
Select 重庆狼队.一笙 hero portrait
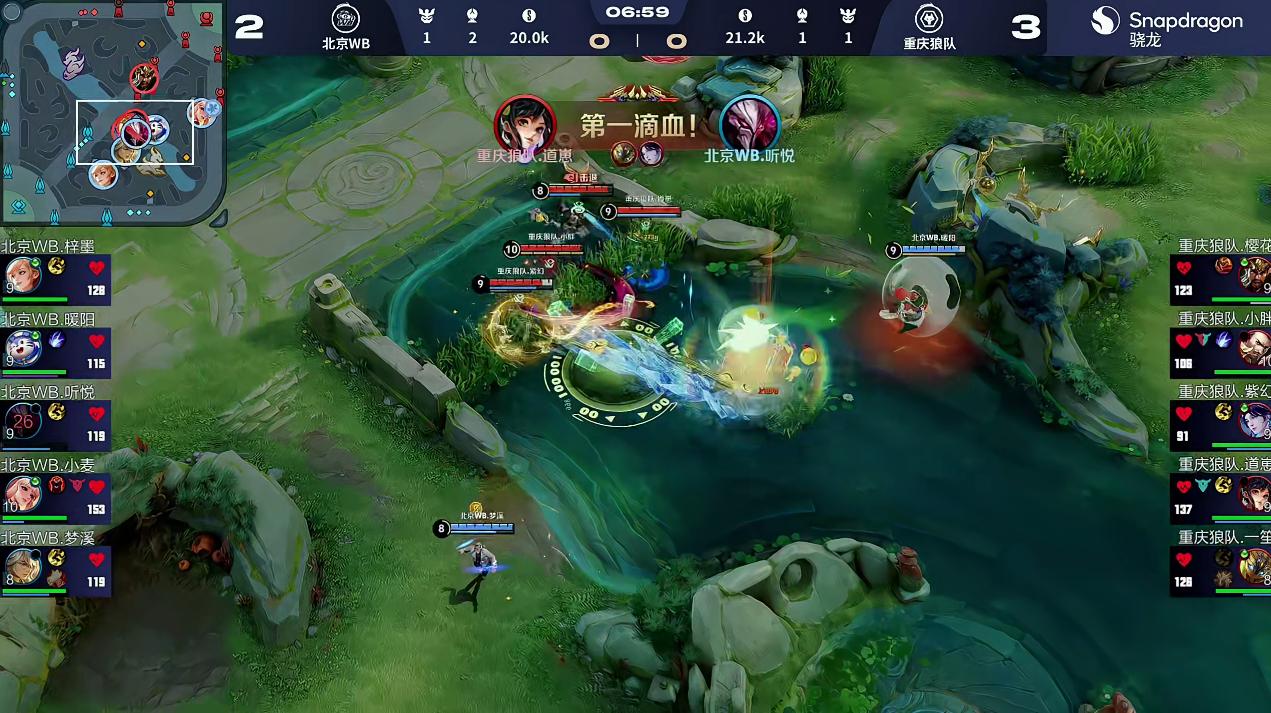click(1254, 567)
